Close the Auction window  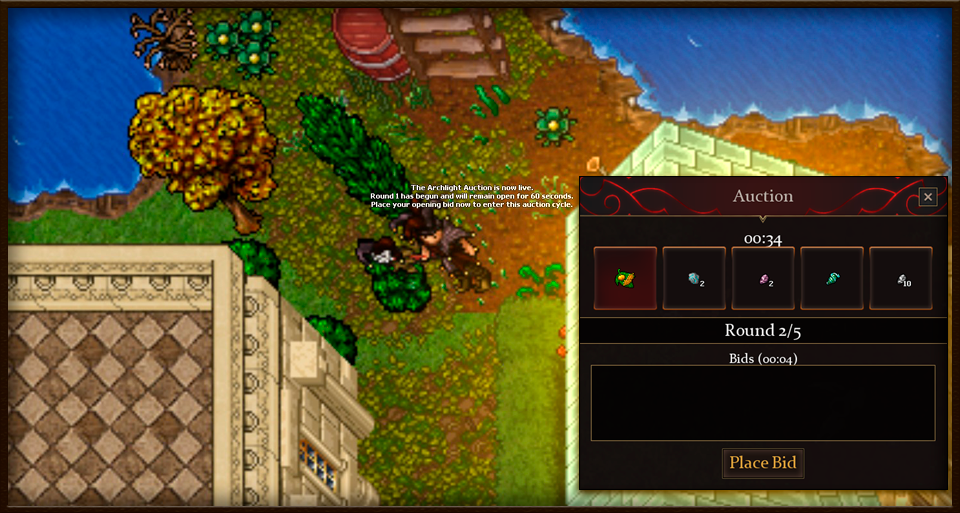pos(928,197)
